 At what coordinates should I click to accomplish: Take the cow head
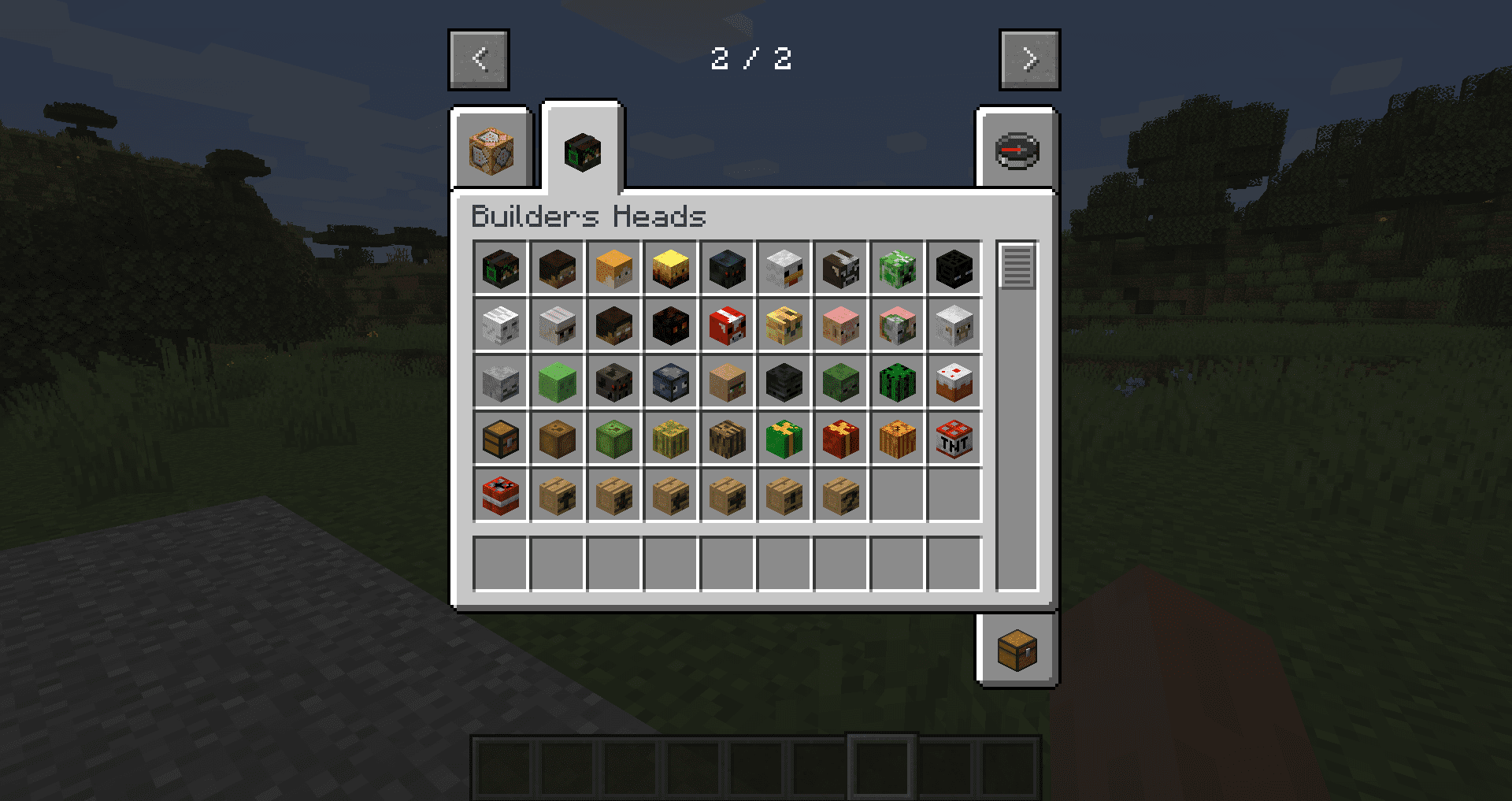[841, 269]
